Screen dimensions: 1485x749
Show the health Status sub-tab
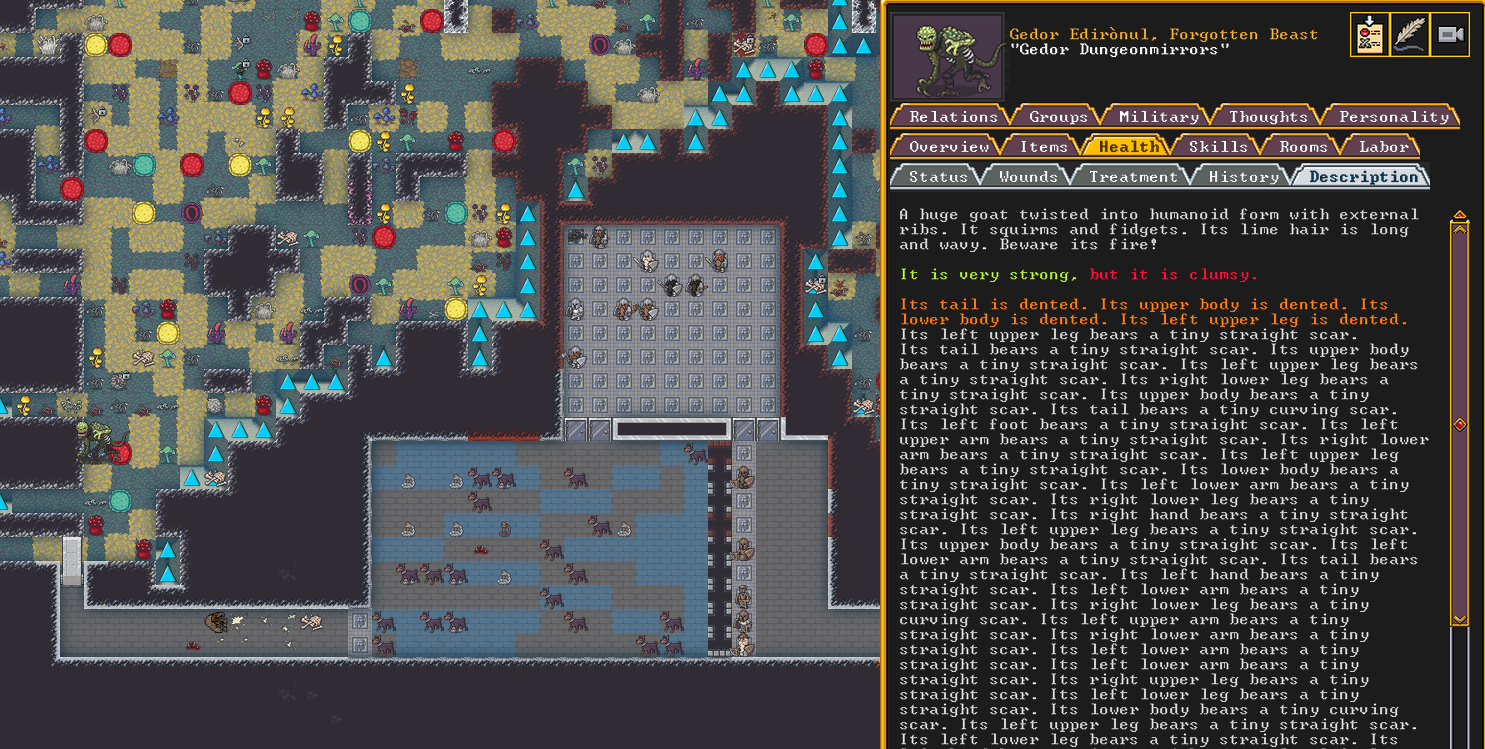point(937,177)
